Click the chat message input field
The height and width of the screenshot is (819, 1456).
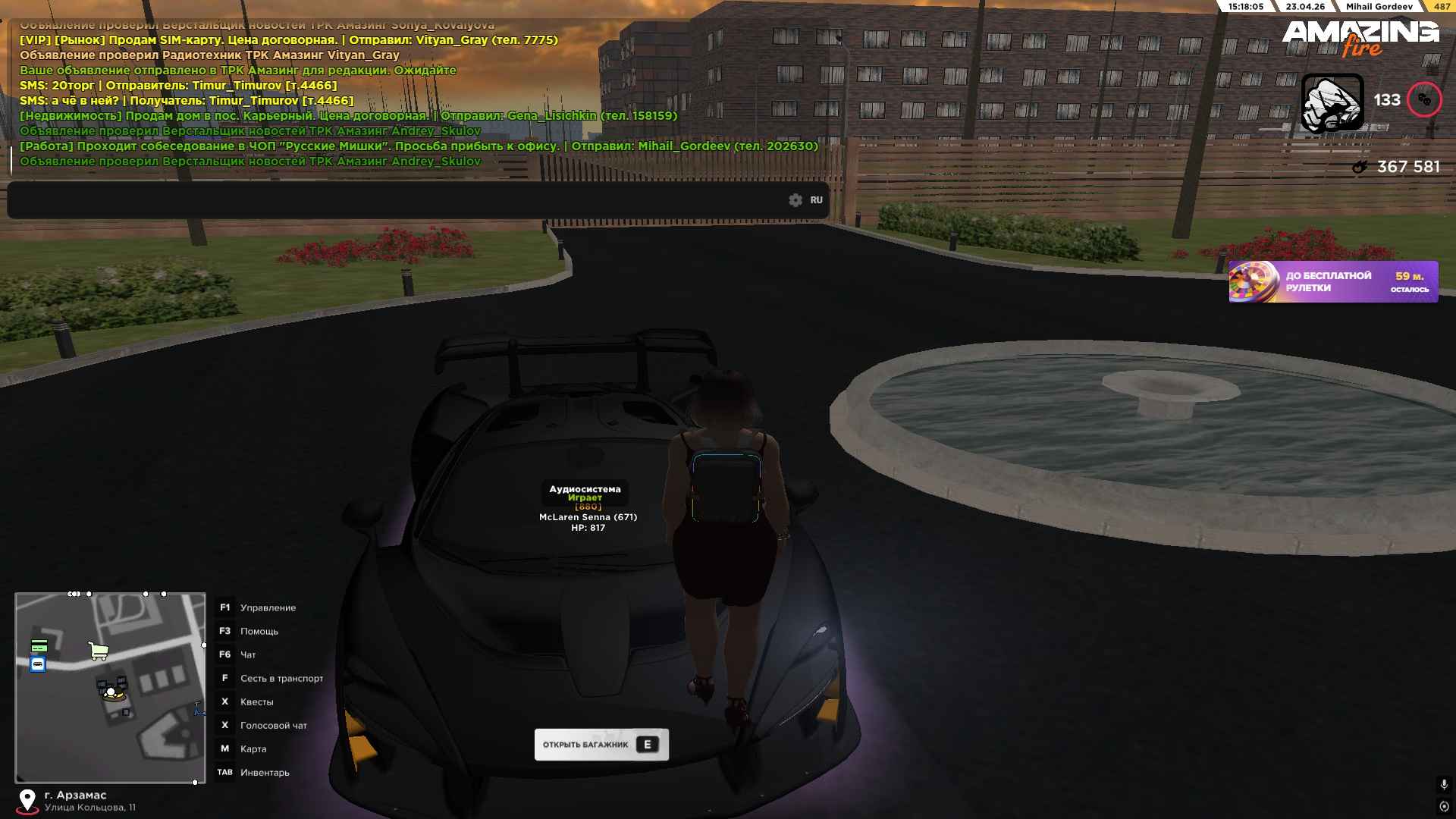coord(394,200)
